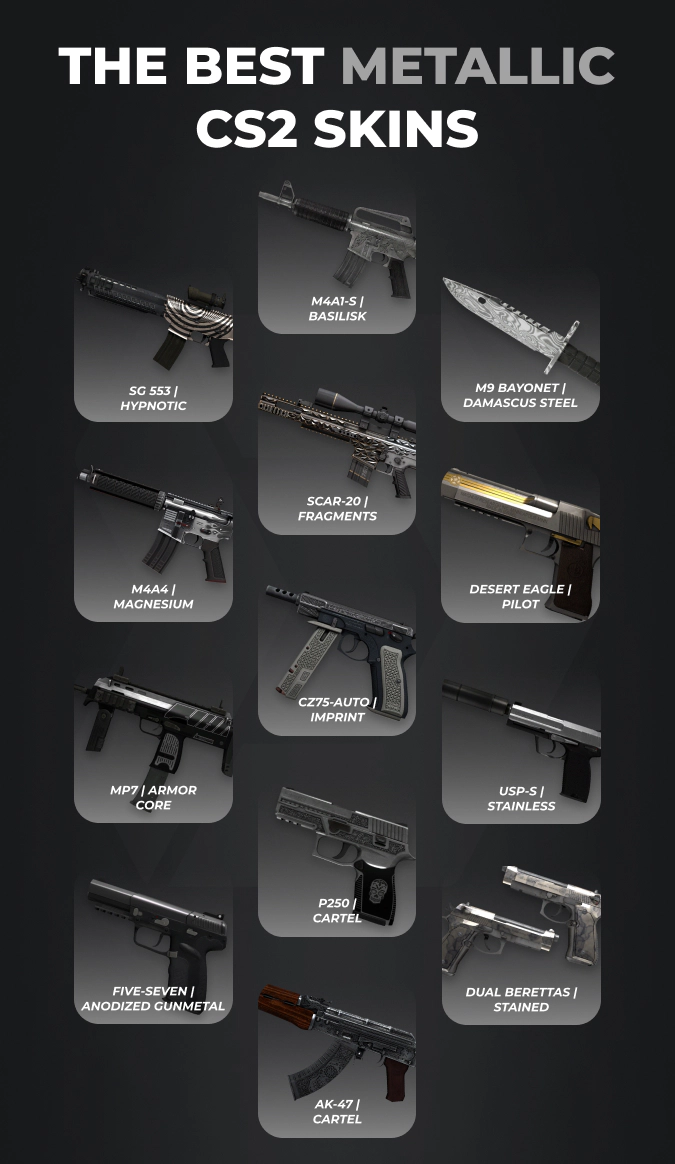Choose the Dual Berettas Stained card
The width and height of the screenshot is (675, 1164).
tap(521, 947)
